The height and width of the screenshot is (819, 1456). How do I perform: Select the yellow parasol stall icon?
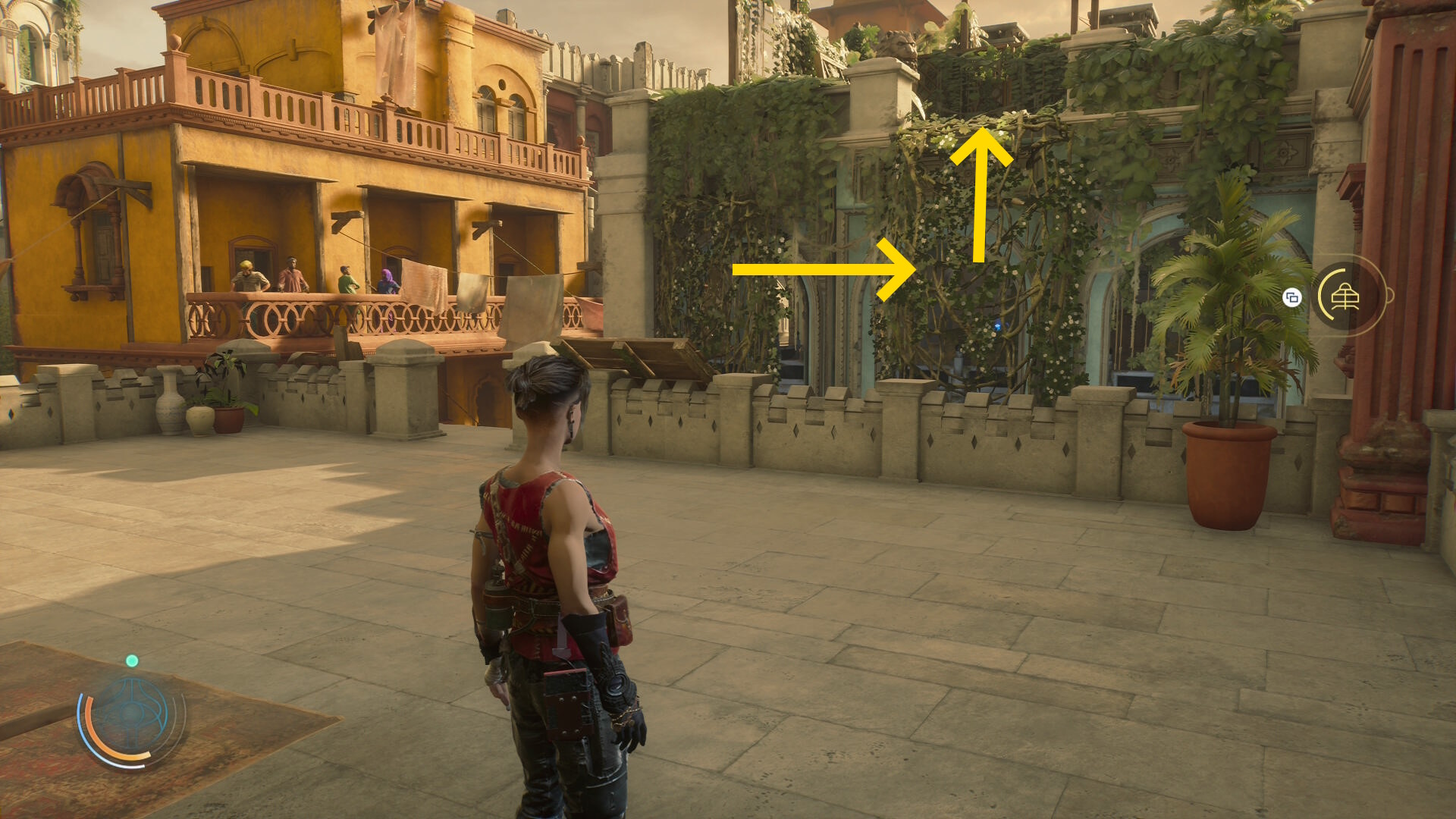point(1345,297)
